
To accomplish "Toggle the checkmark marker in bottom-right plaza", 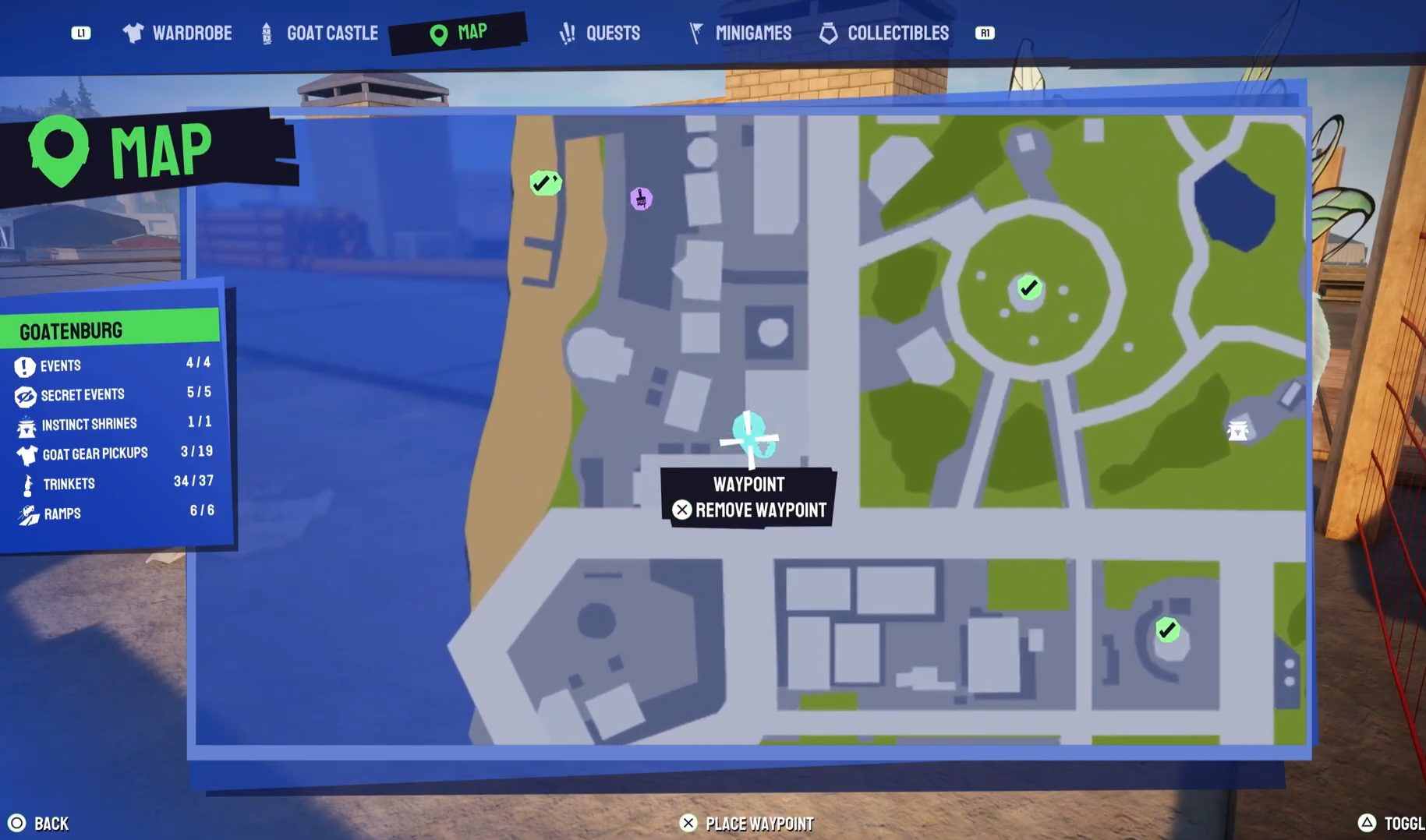I will [1166, 630].
